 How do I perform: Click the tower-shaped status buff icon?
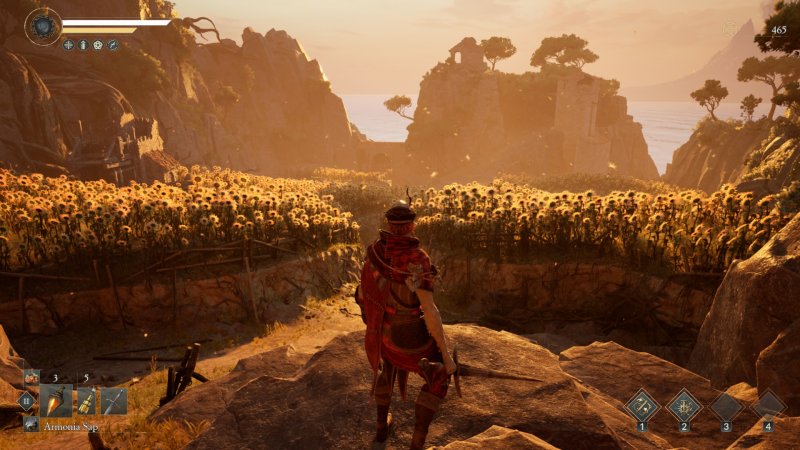point(83,45)
